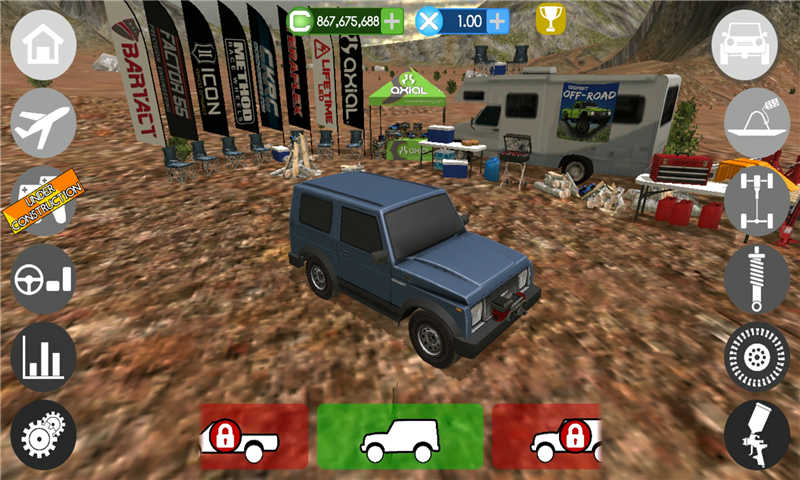
Task: Select the locked pickup truck on left
Action: (x=254, y=437)
